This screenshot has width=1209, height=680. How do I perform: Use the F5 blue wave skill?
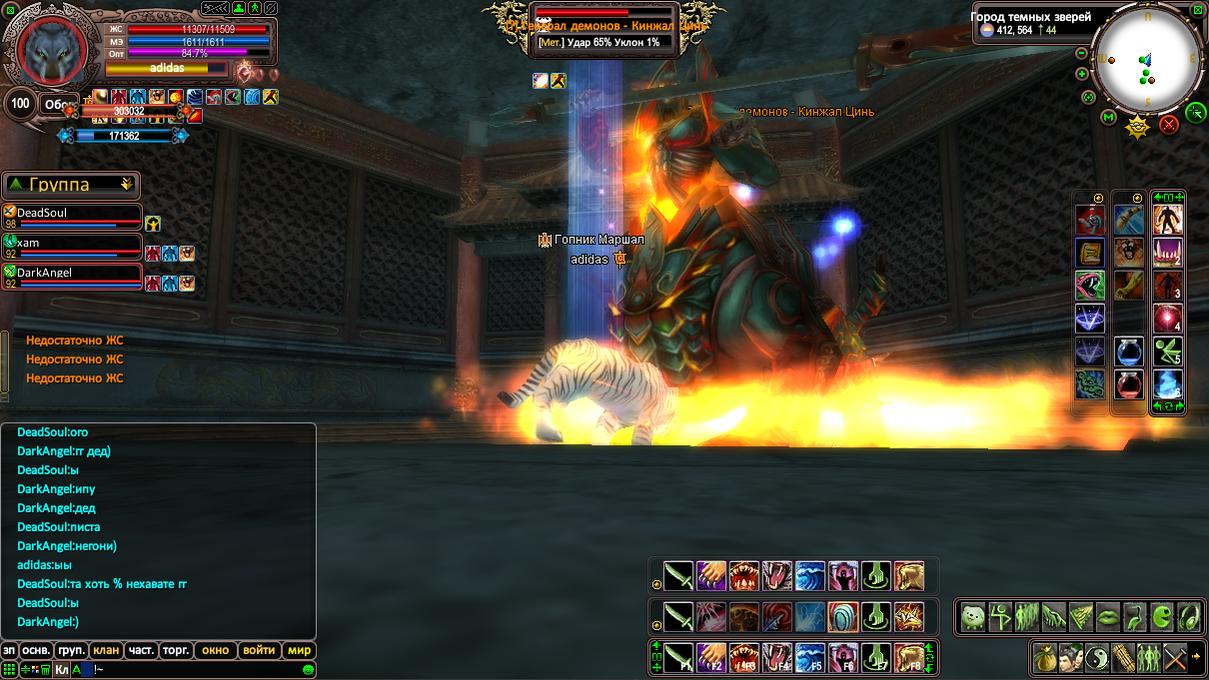(x=810, y=657)
